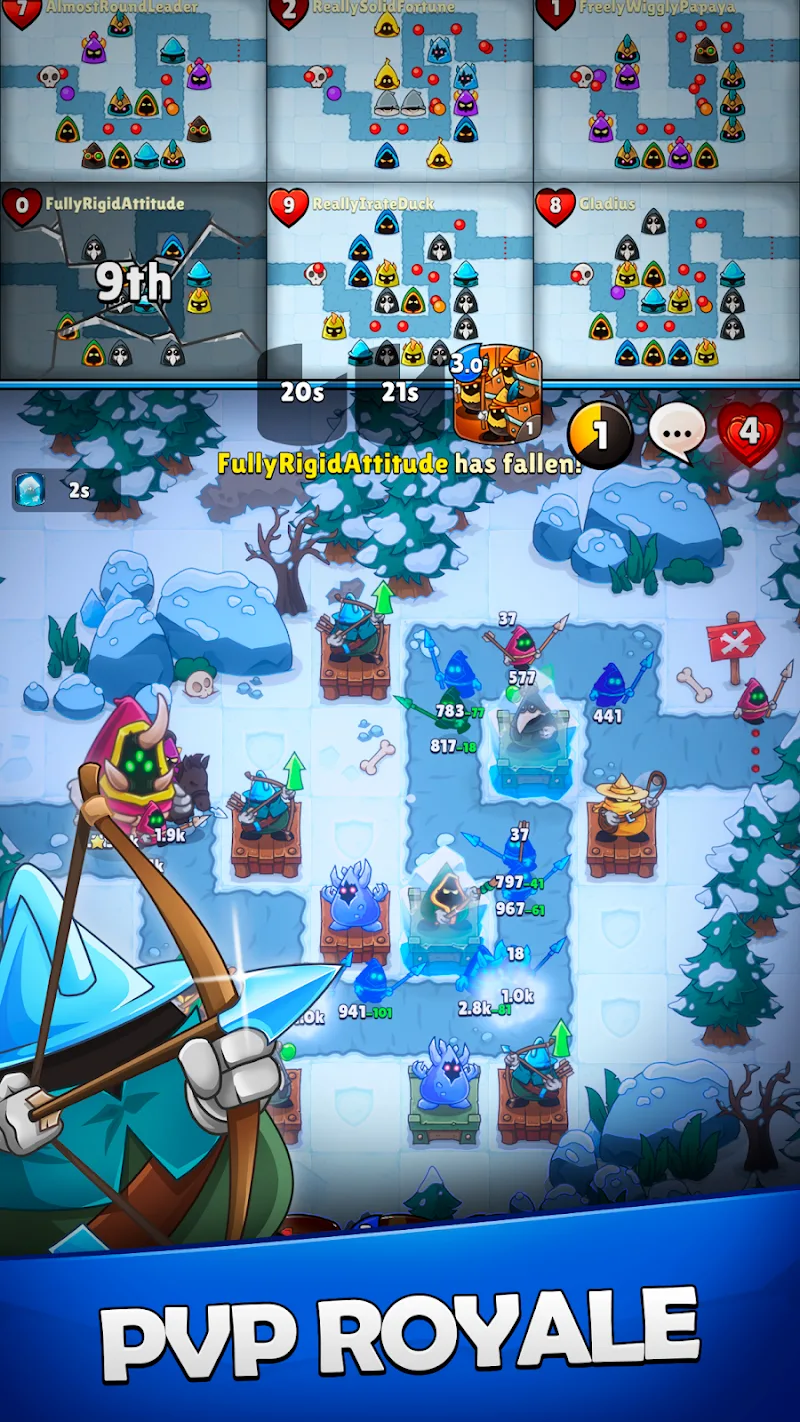Screen dimensions: 800x1422
Task: Select FreelyWigglyPapaya's board thumbnail
Action: 667,90
